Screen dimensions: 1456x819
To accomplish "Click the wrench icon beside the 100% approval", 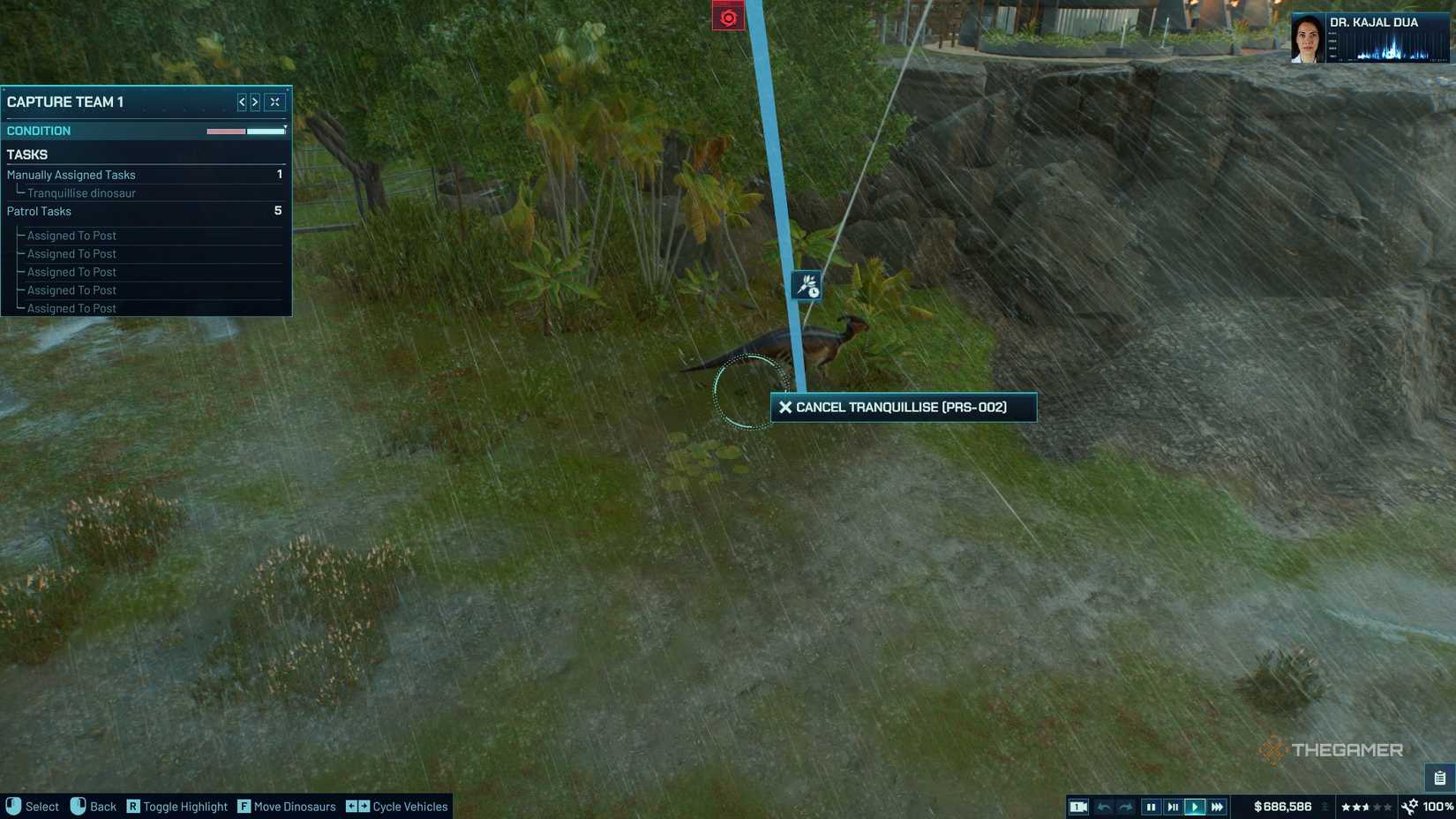I will 1408,806.
